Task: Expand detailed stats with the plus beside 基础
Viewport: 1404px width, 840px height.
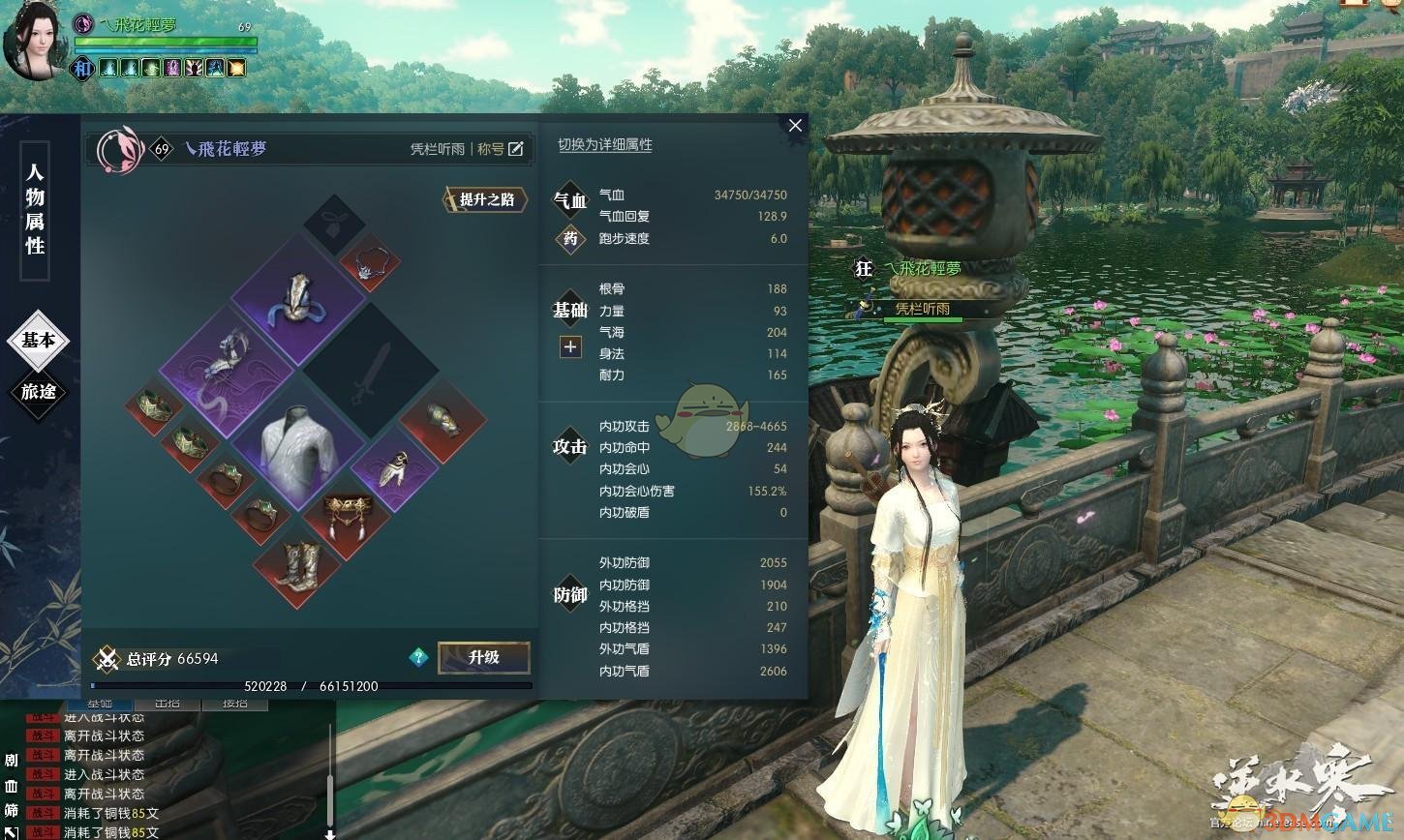Action: point(569,346)
